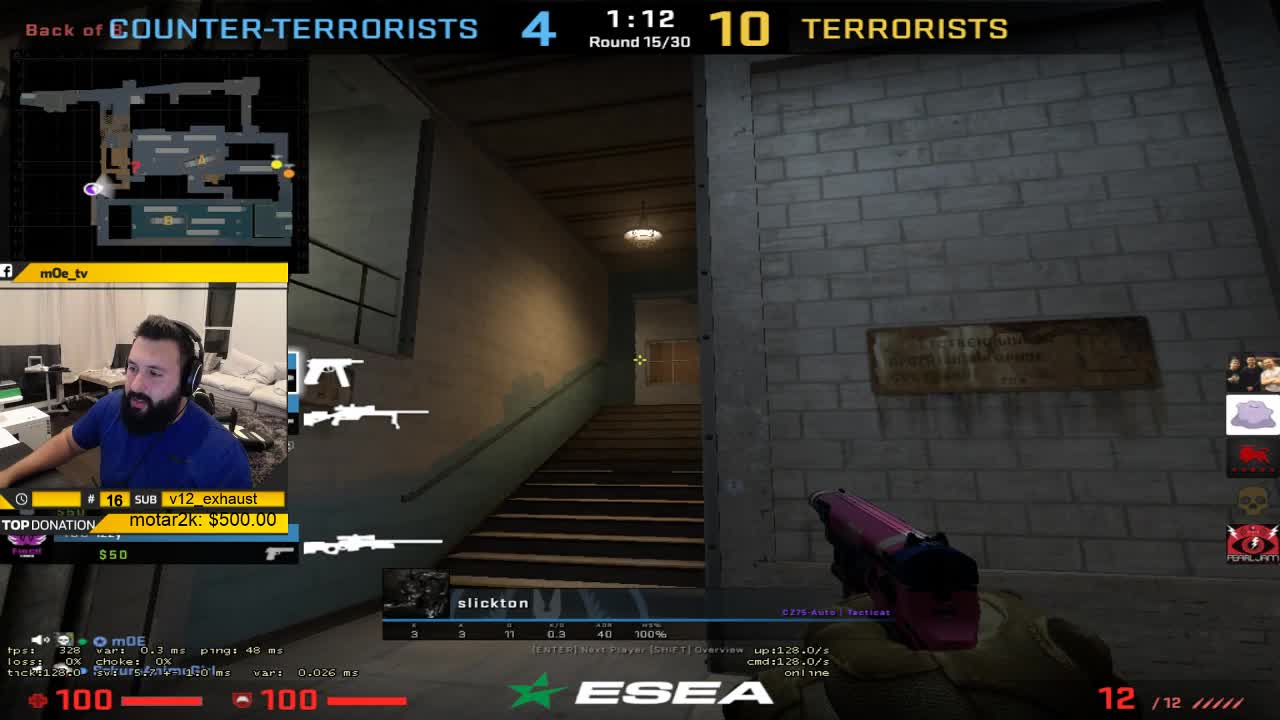
Task: Select the v12_exhaust subscriber label
Action: pyautogui.click(x=212, y=499)
